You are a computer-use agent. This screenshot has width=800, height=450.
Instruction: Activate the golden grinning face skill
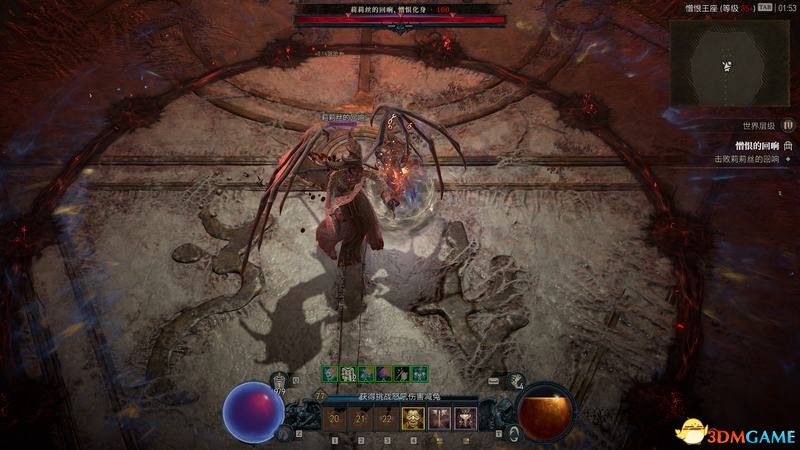[x=412, y=420]
